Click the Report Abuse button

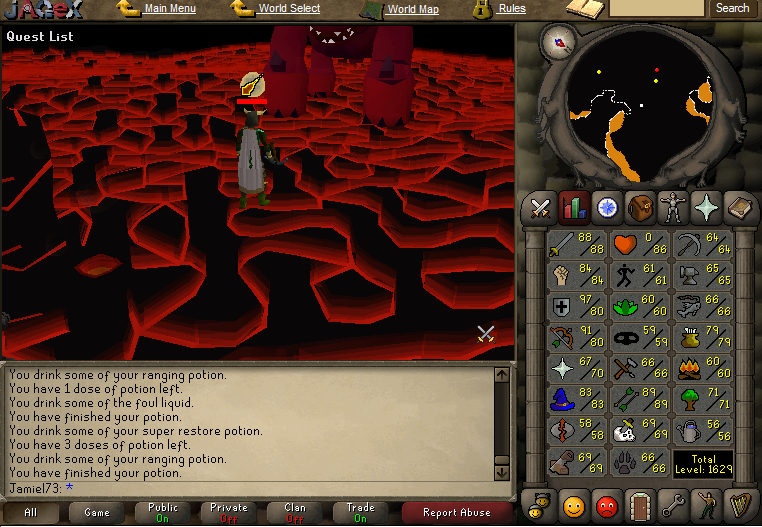[456, 512]
